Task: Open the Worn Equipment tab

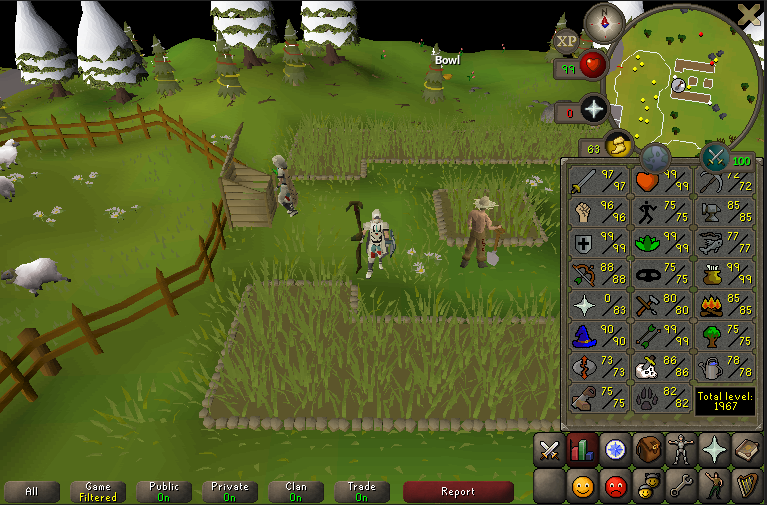Action: [x=681, y=450]
